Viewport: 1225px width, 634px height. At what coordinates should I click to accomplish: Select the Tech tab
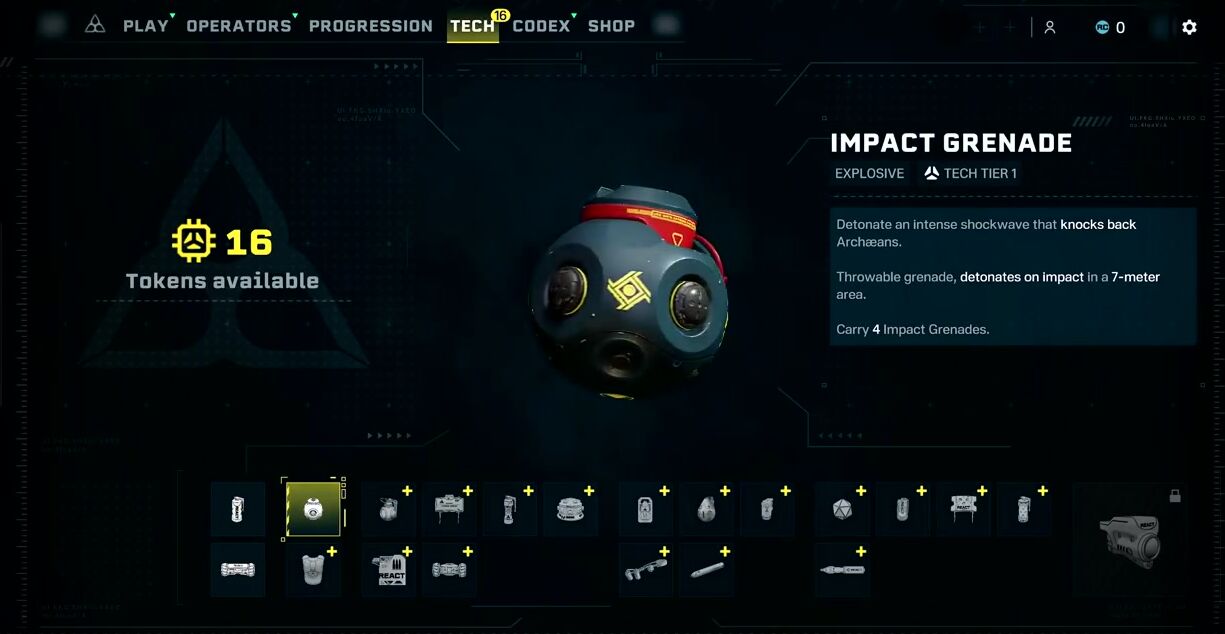coord(472,26)
